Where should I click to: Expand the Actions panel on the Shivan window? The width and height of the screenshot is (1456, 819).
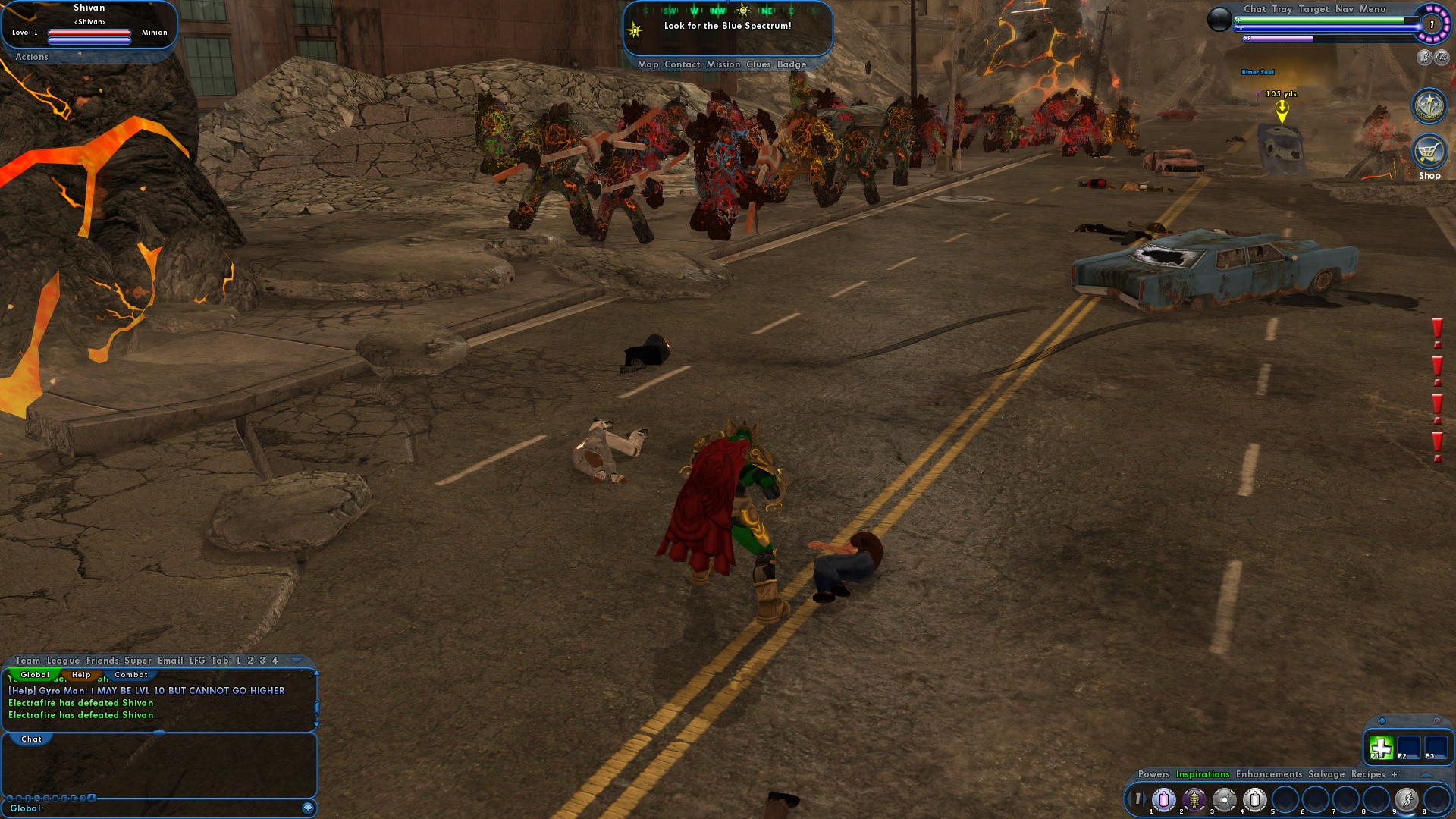point(31,57)
